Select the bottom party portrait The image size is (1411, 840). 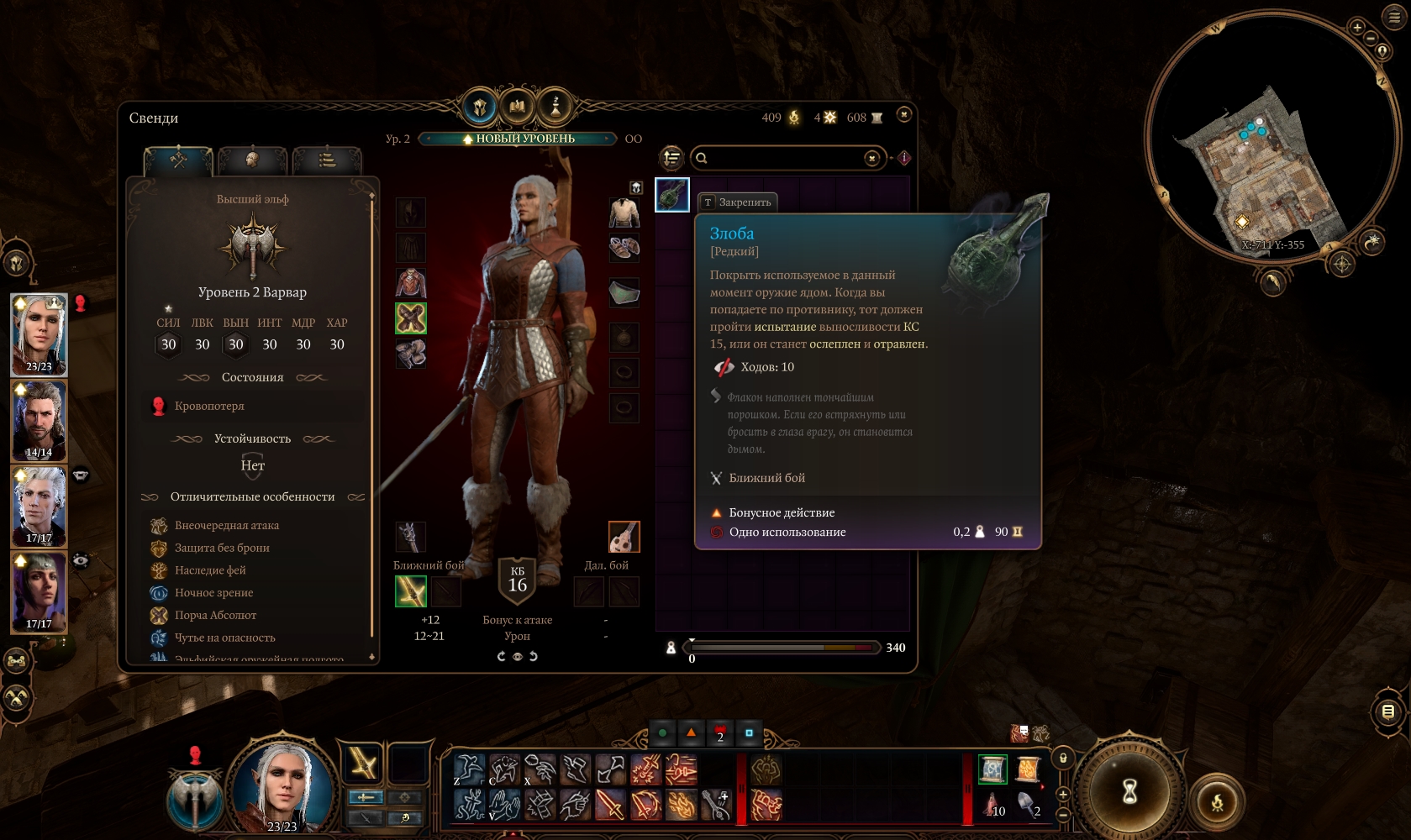[39, 591]
